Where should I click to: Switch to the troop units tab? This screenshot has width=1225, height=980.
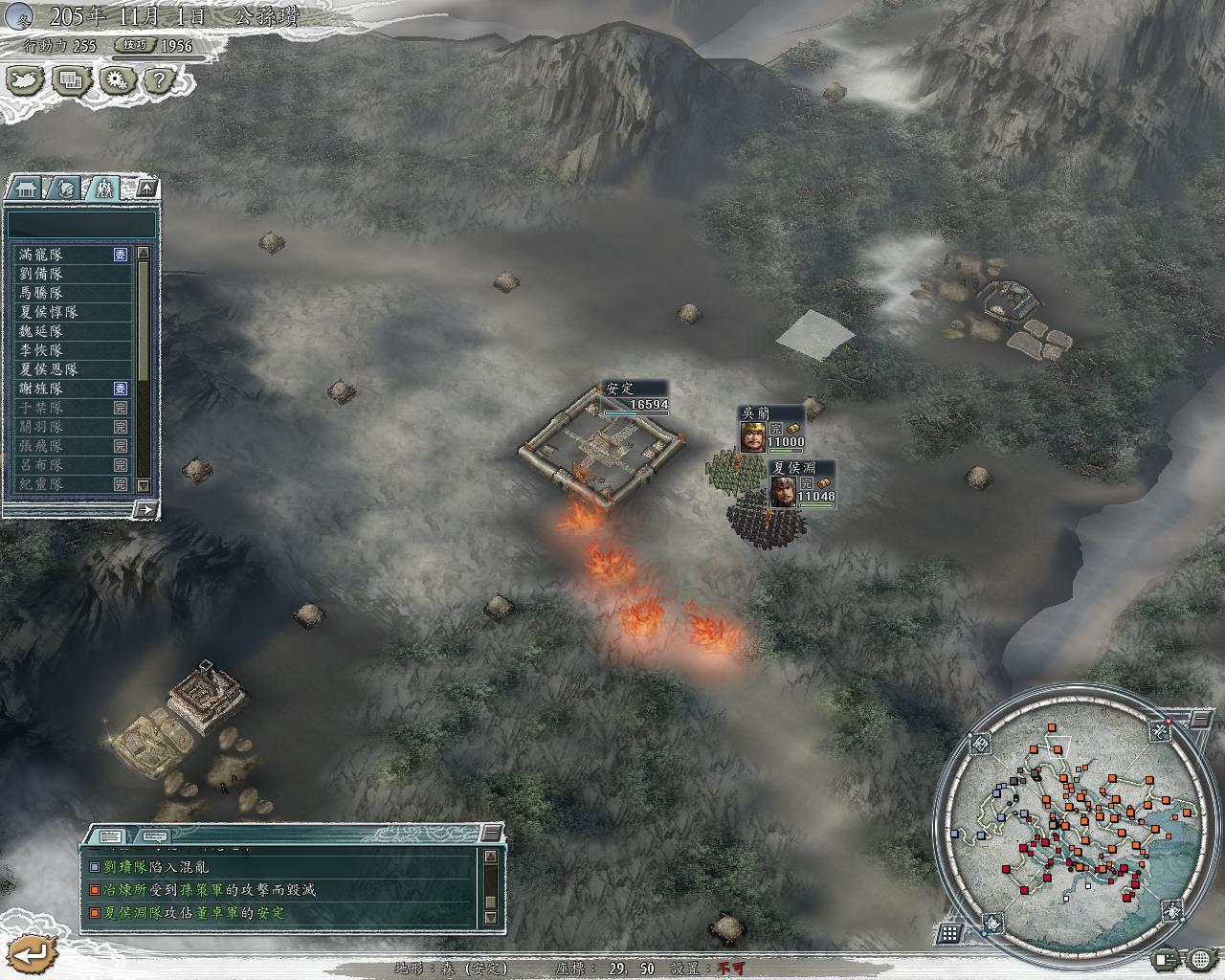click(102, 189)
